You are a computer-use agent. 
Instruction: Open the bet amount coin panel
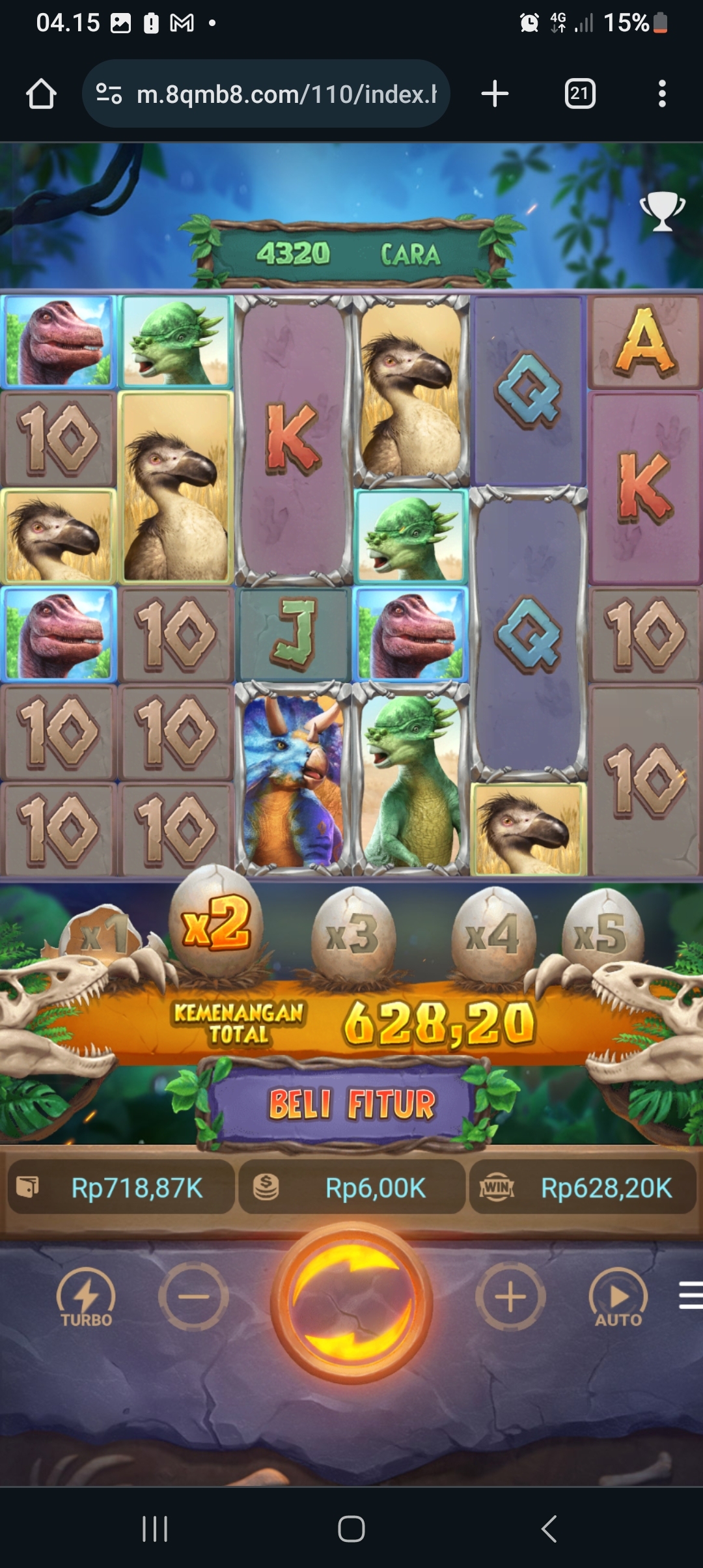point(352,1188)
